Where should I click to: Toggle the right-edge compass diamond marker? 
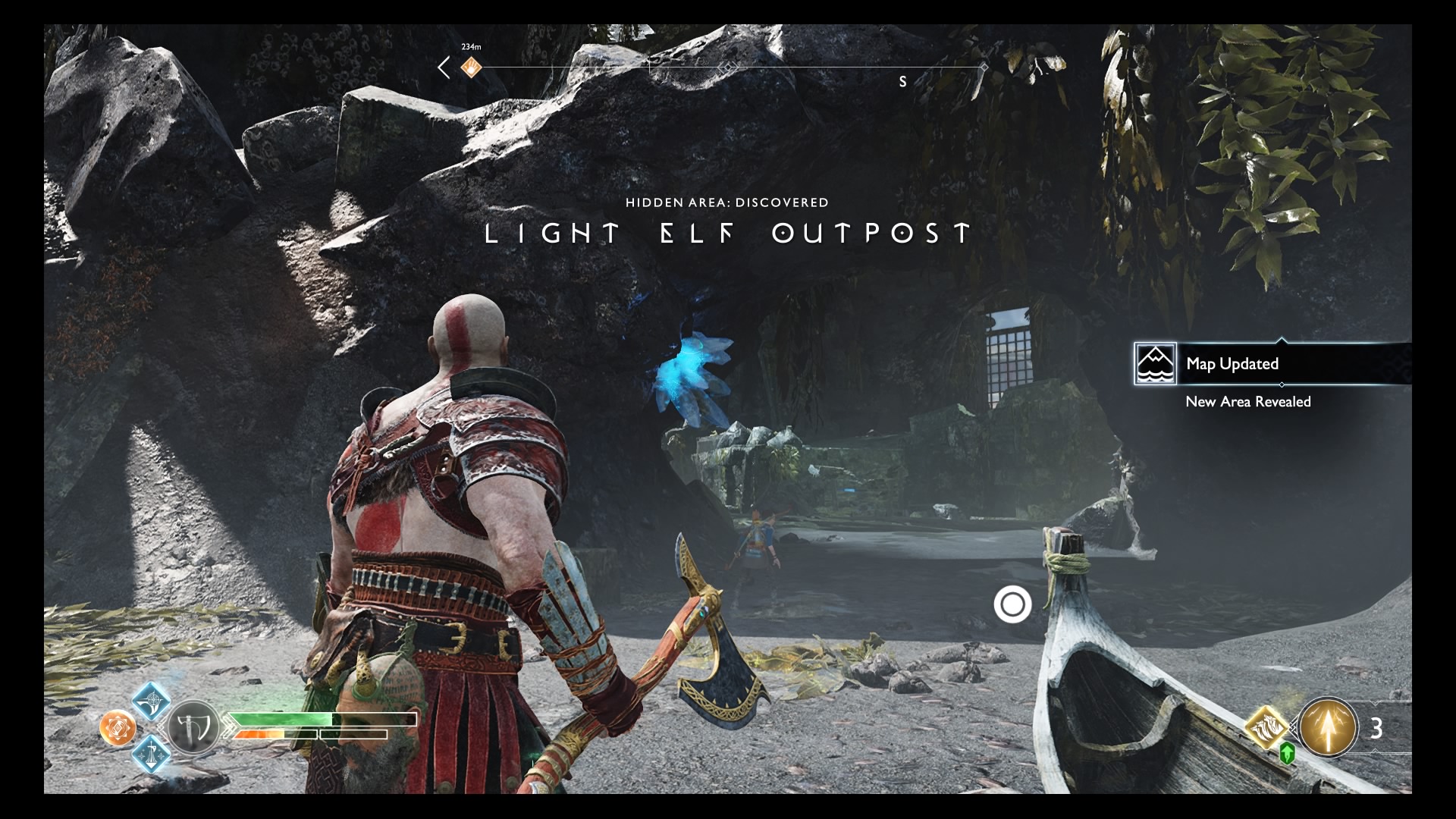(984, 67)
